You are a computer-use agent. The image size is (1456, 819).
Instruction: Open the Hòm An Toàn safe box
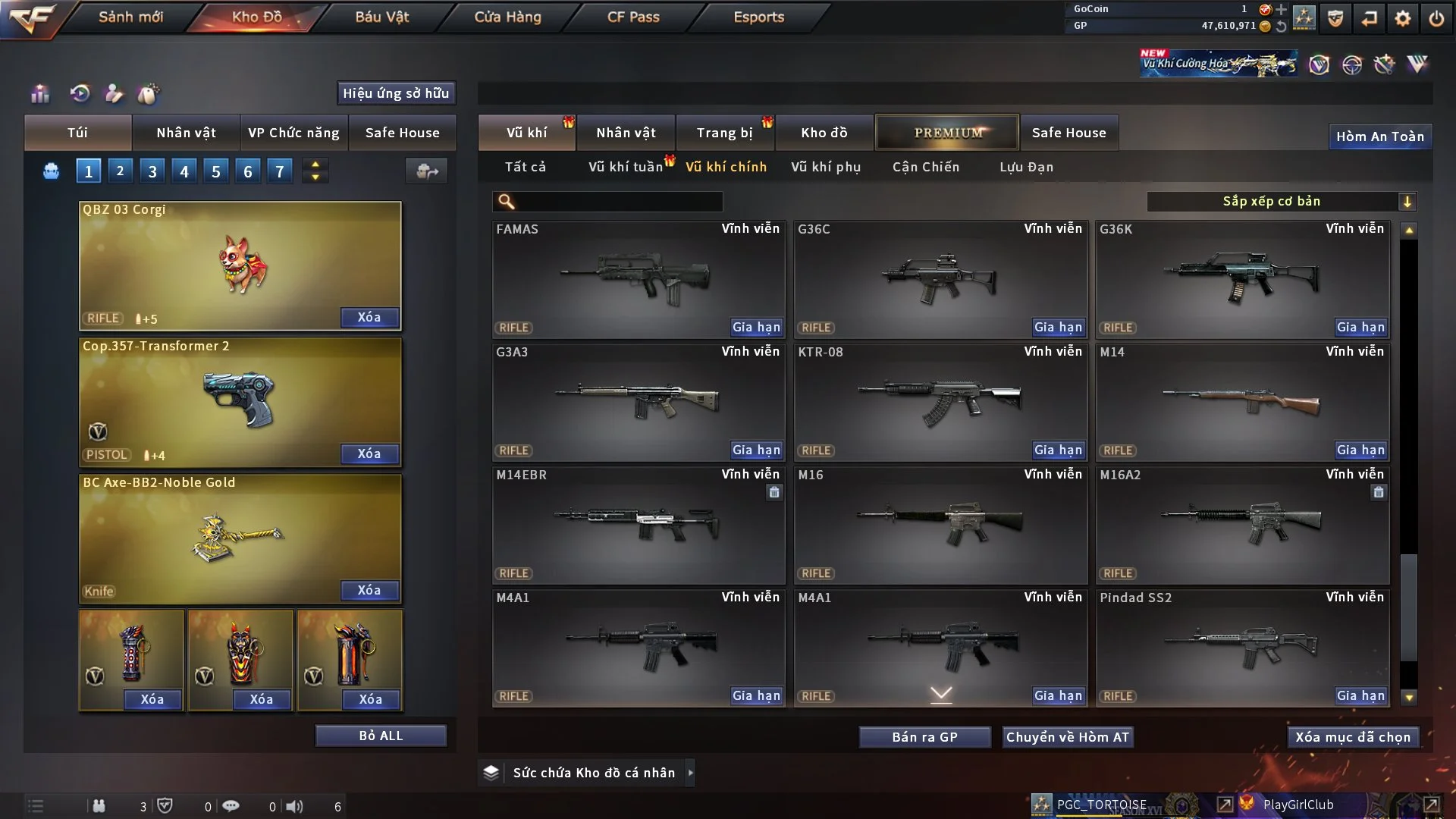click(x=1379, y=136)
